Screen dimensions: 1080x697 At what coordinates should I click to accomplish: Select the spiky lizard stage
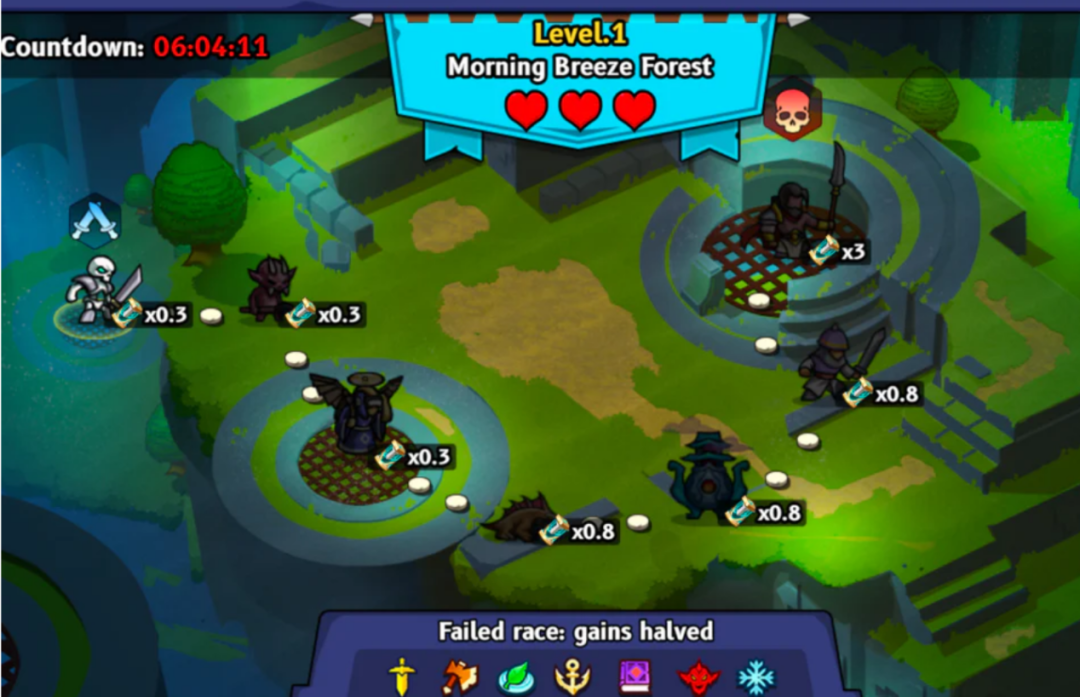(520, 517)
